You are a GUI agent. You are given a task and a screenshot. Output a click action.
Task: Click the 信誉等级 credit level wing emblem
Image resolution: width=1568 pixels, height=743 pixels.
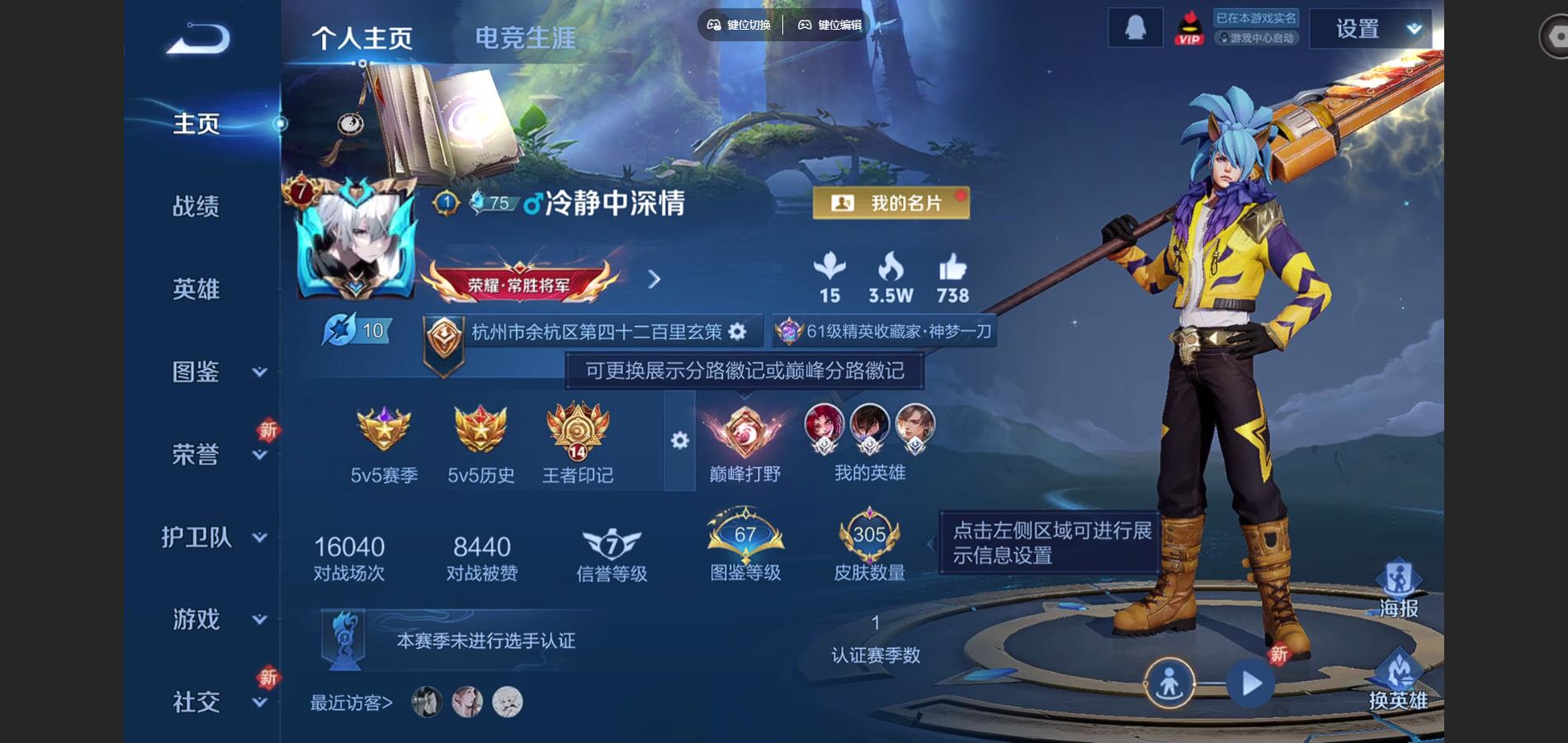[611, 543]
